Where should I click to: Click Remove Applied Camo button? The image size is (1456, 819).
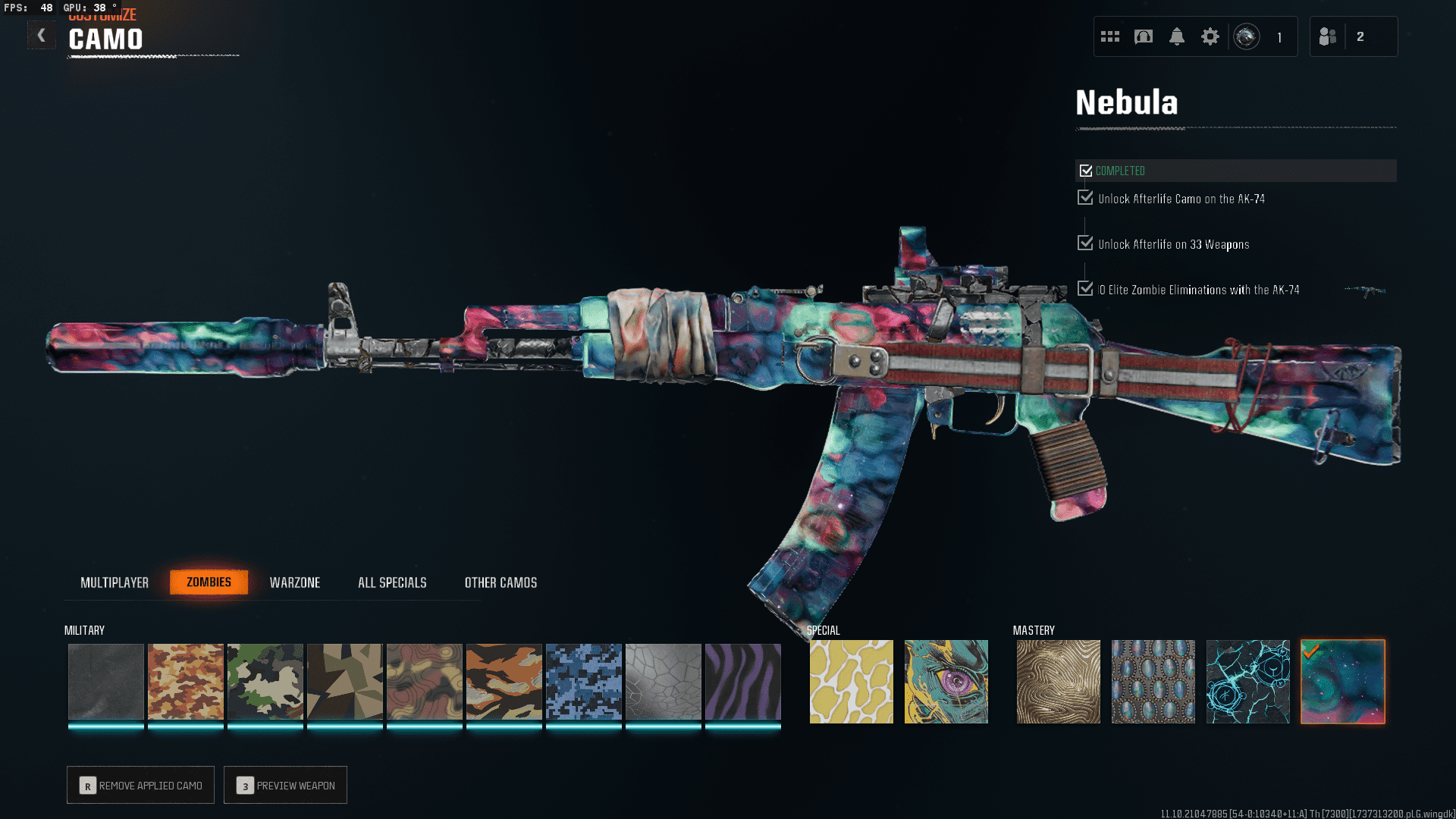pos(141,785)
